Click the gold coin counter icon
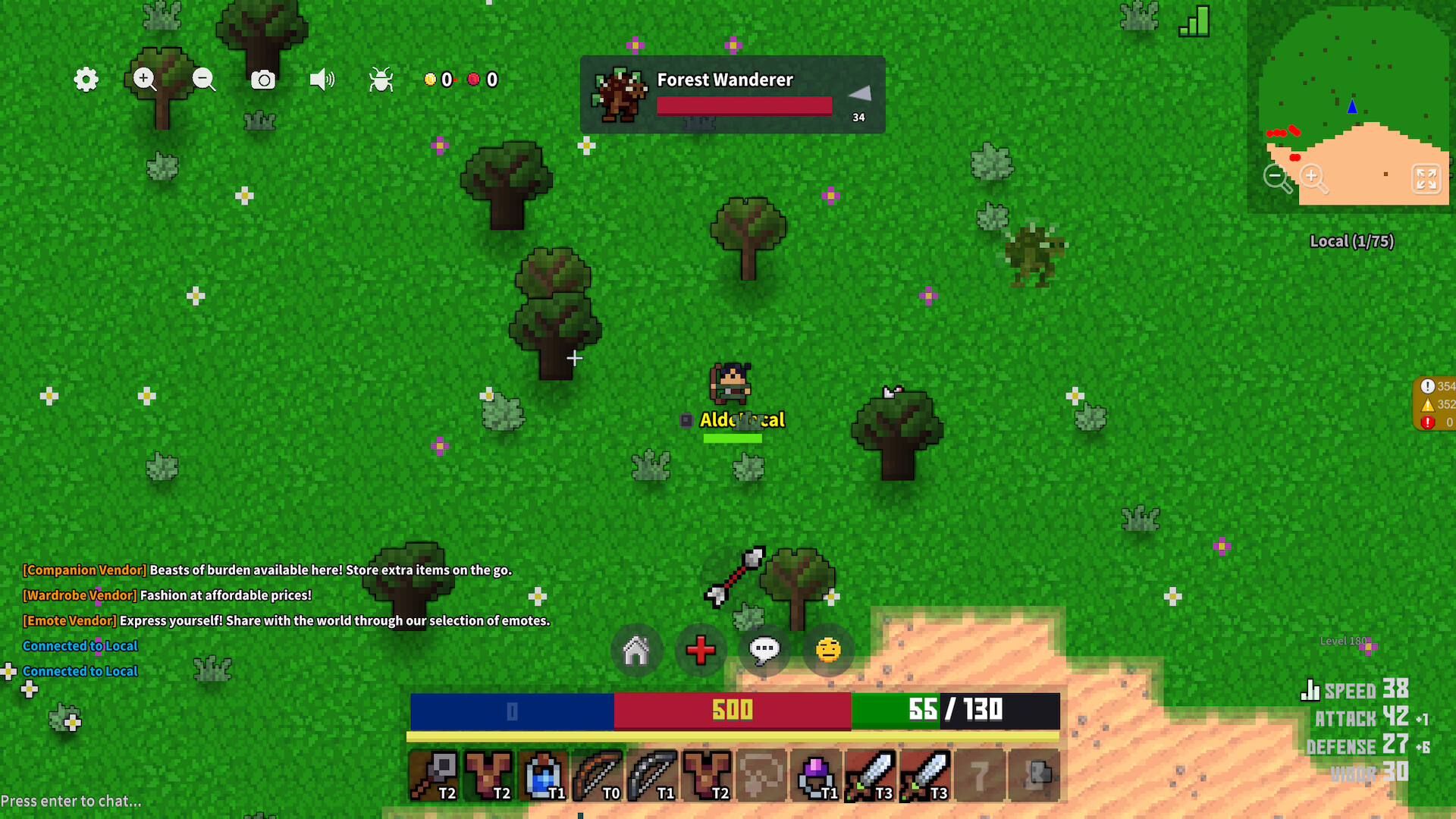 tap(431, 79)
